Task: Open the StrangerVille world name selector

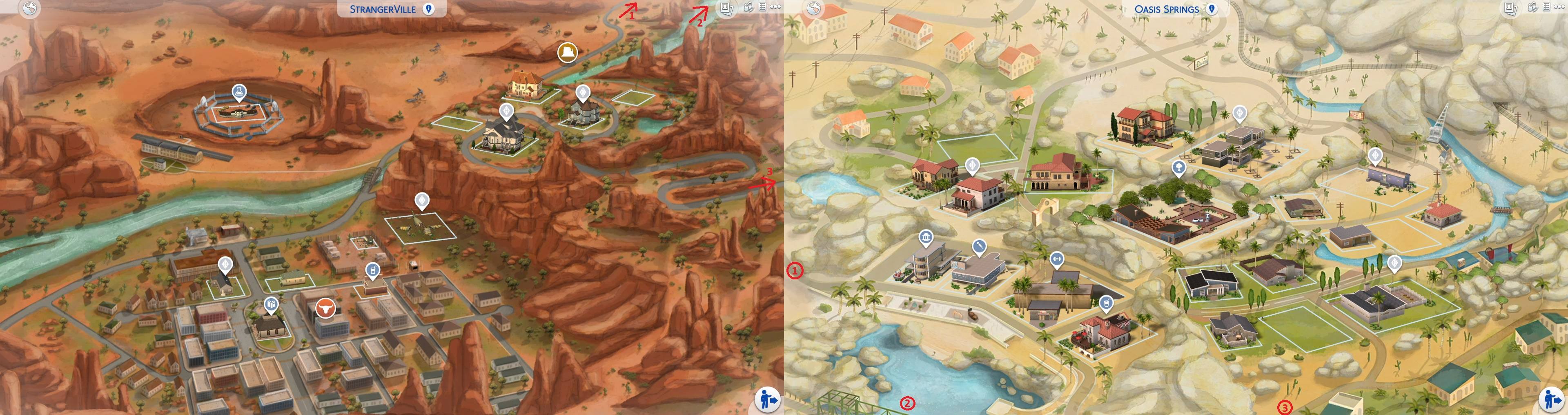Action: coord(392,9)
